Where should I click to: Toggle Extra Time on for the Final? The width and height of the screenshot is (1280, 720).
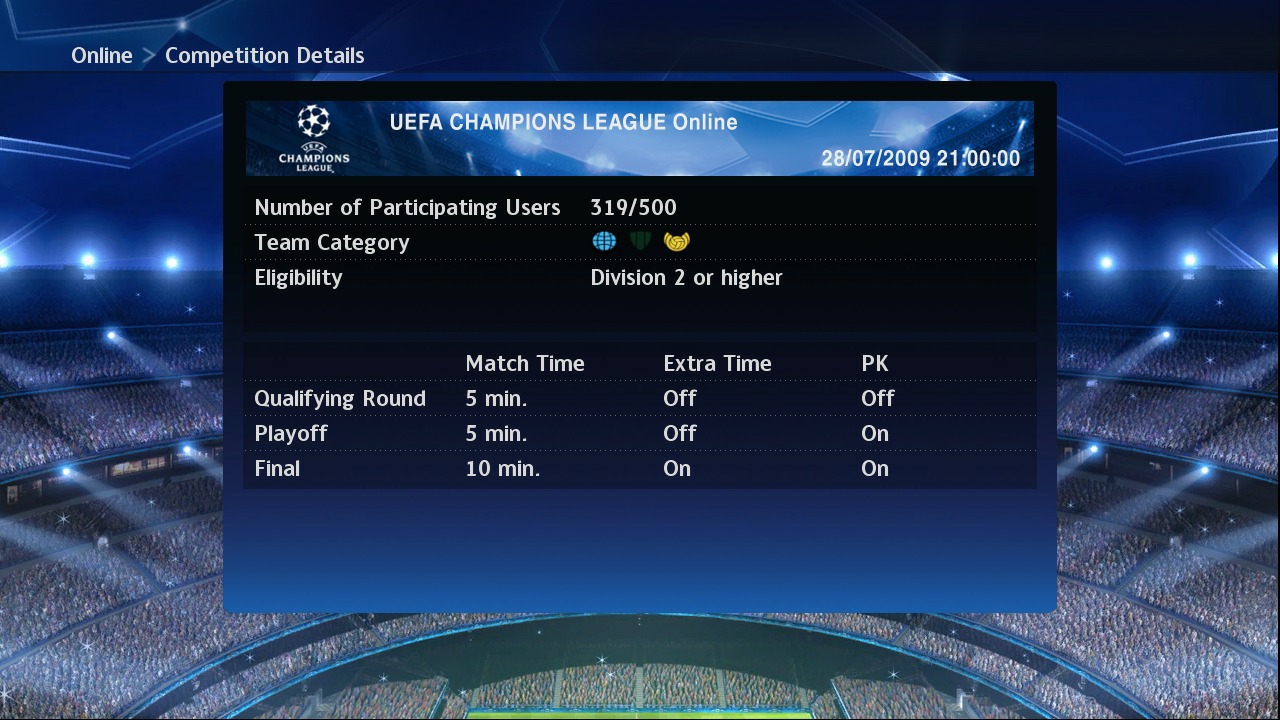tap(677, 468)
